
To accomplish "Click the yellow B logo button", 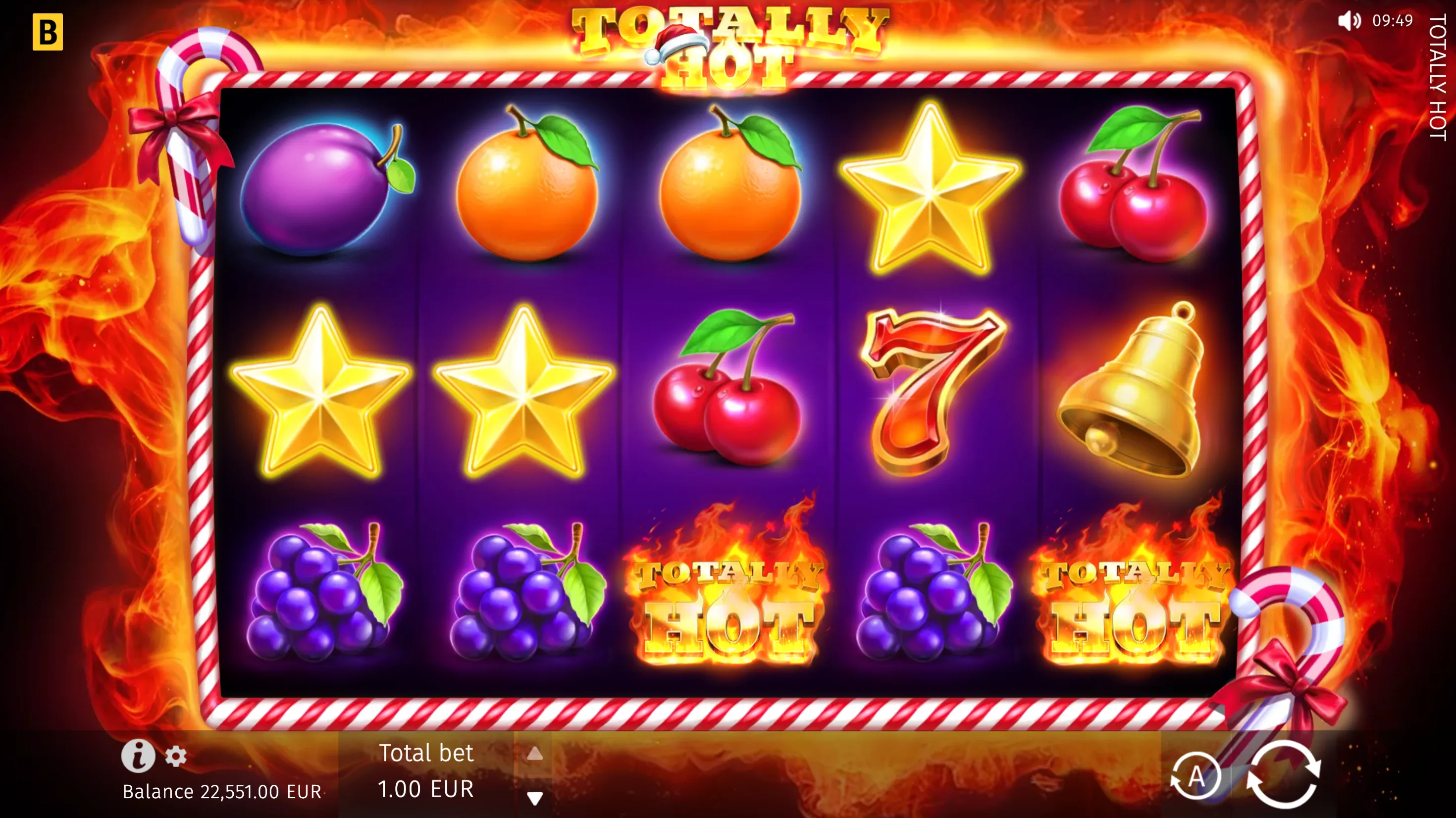I will pos(48,32).
